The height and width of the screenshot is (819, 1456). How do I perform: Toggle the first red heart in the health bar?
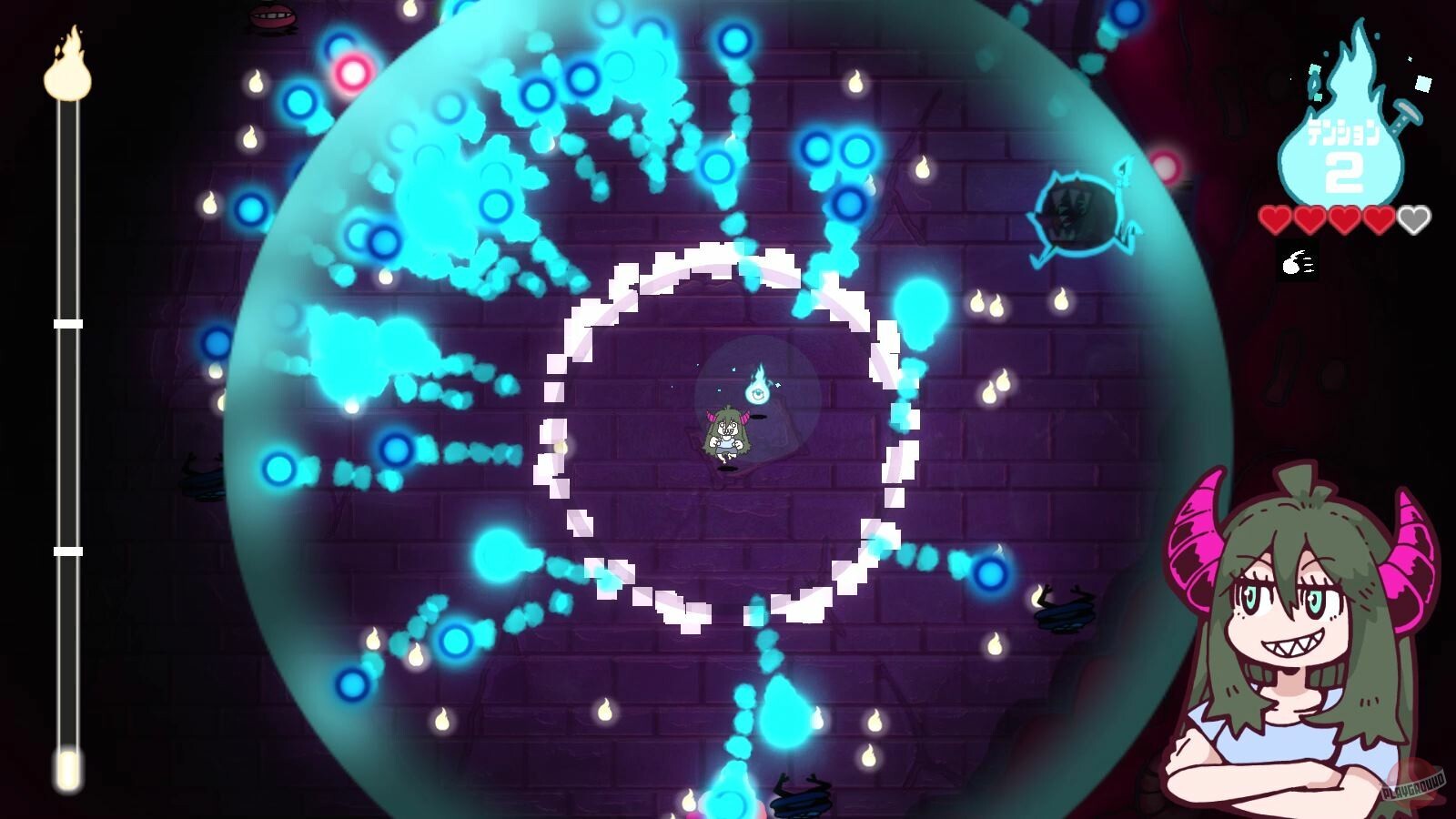click(1274, 217)
